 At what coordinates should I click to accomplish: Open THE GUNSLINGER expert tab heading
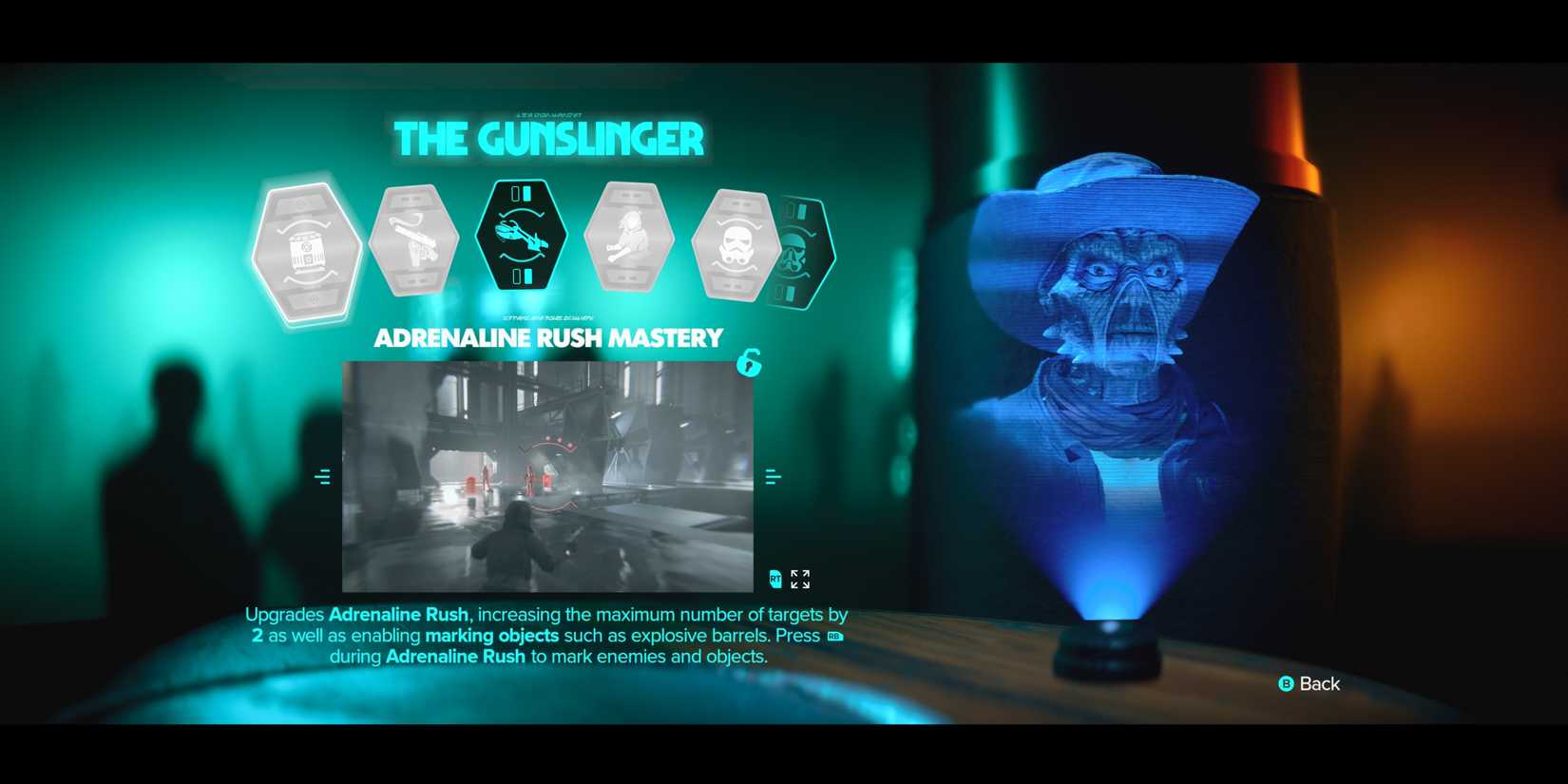point(550,139)
